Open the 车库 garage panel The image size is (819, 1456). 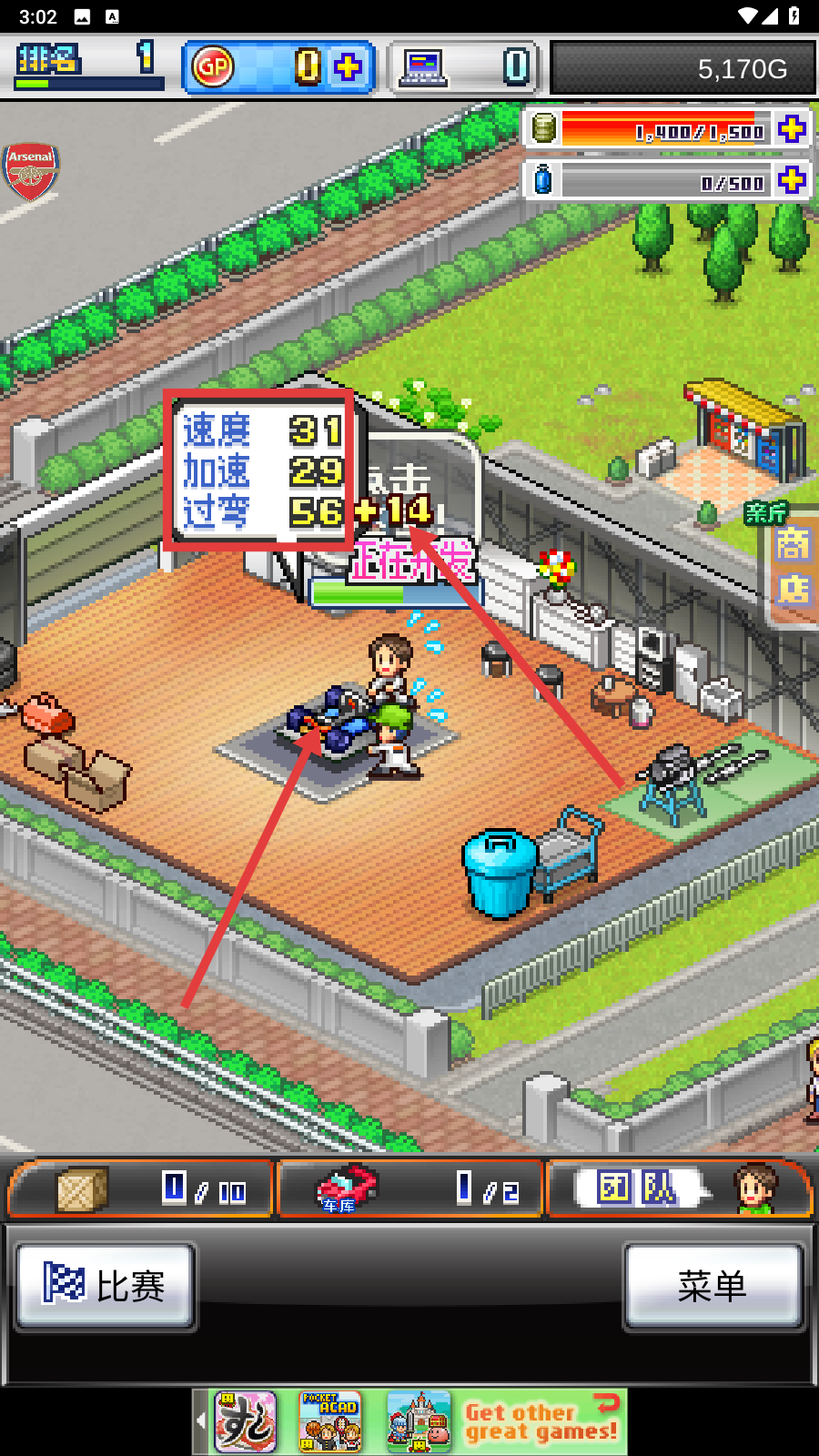click(409, 1189)
